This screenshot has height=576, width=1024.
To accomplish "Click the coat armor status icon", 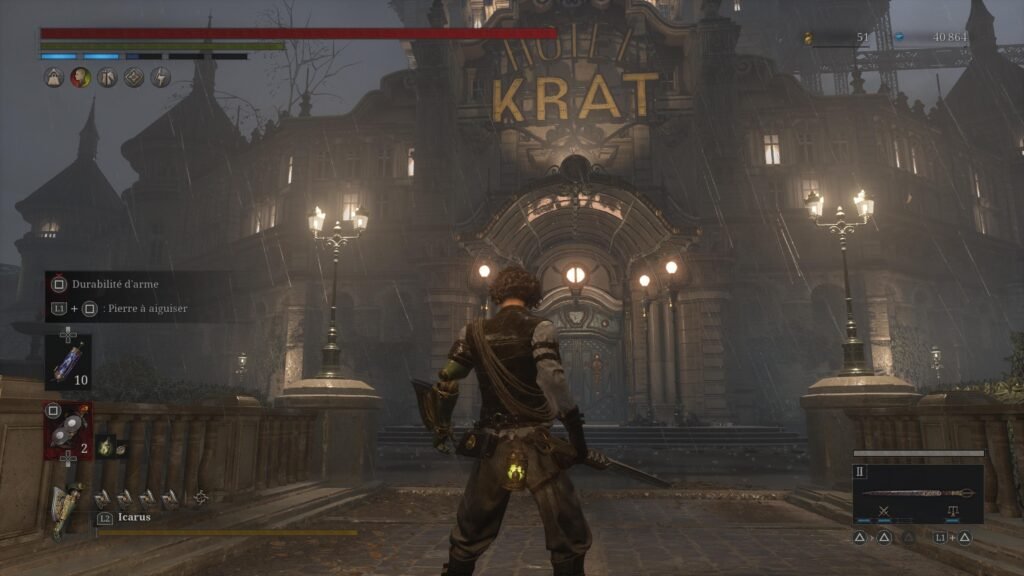I will (107, 77).
